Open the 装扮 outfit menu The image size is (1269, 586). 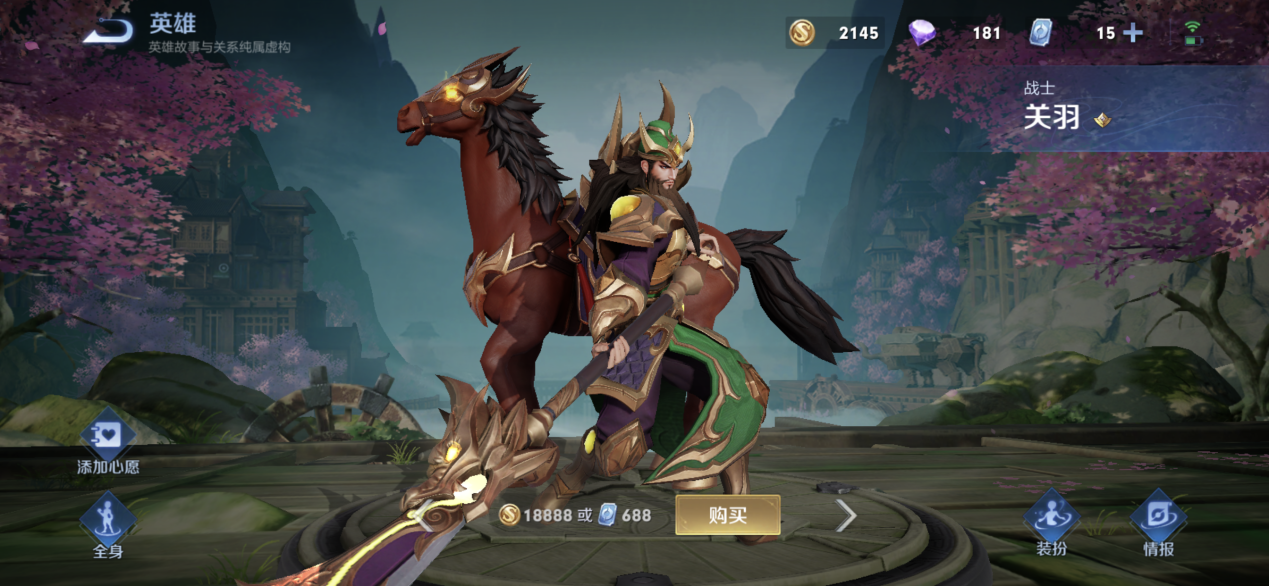coord(1051,522)
